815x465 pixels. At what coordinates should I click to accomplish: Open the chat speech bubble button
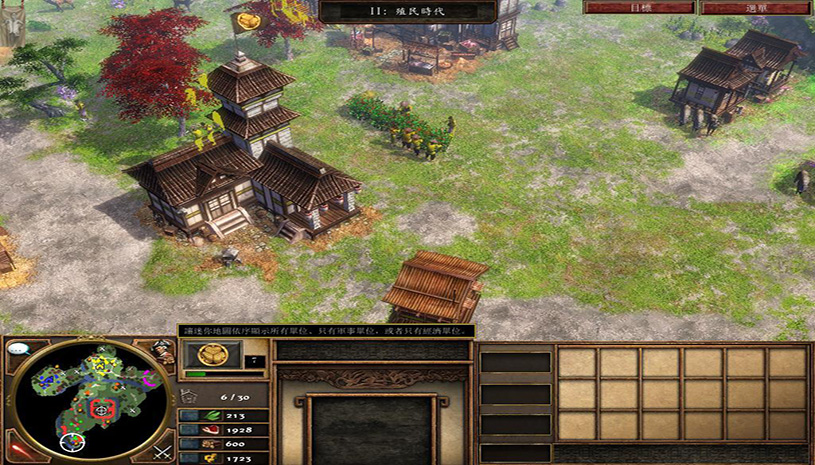point(20,350)
